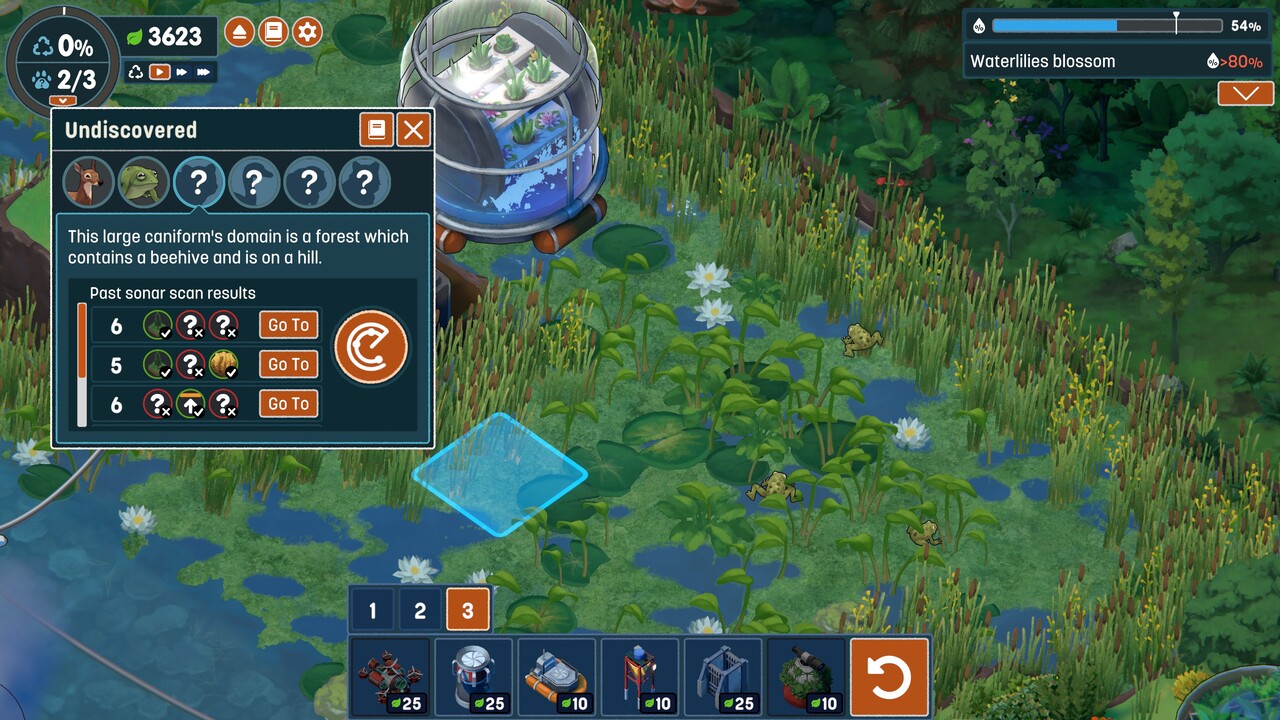Click Go To for the scan with up-arrow icon
The image size is (1280, 720).
coord(288,403)
